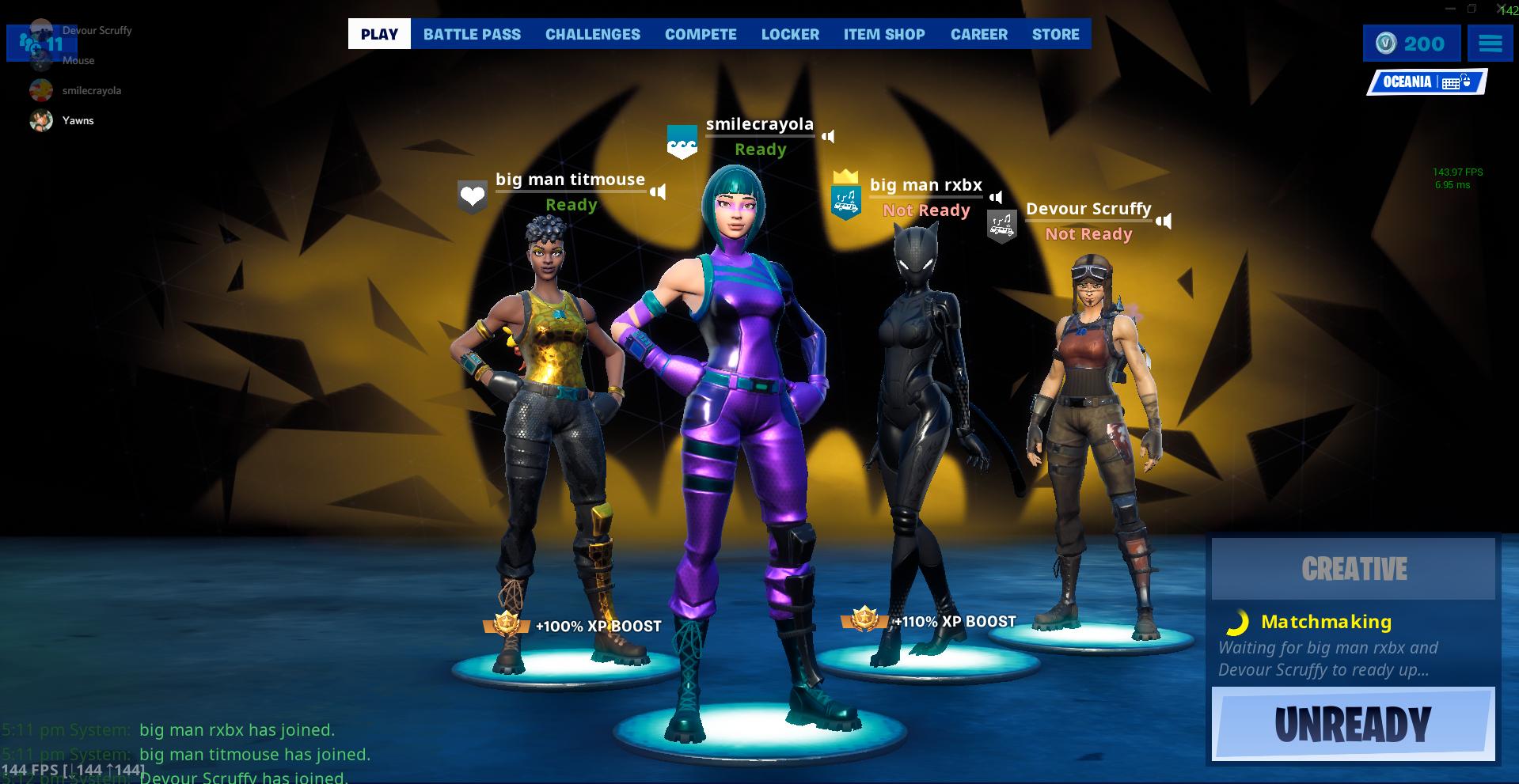1519x784 pixels.
Task: Click the Play tab
Action: 379,34
